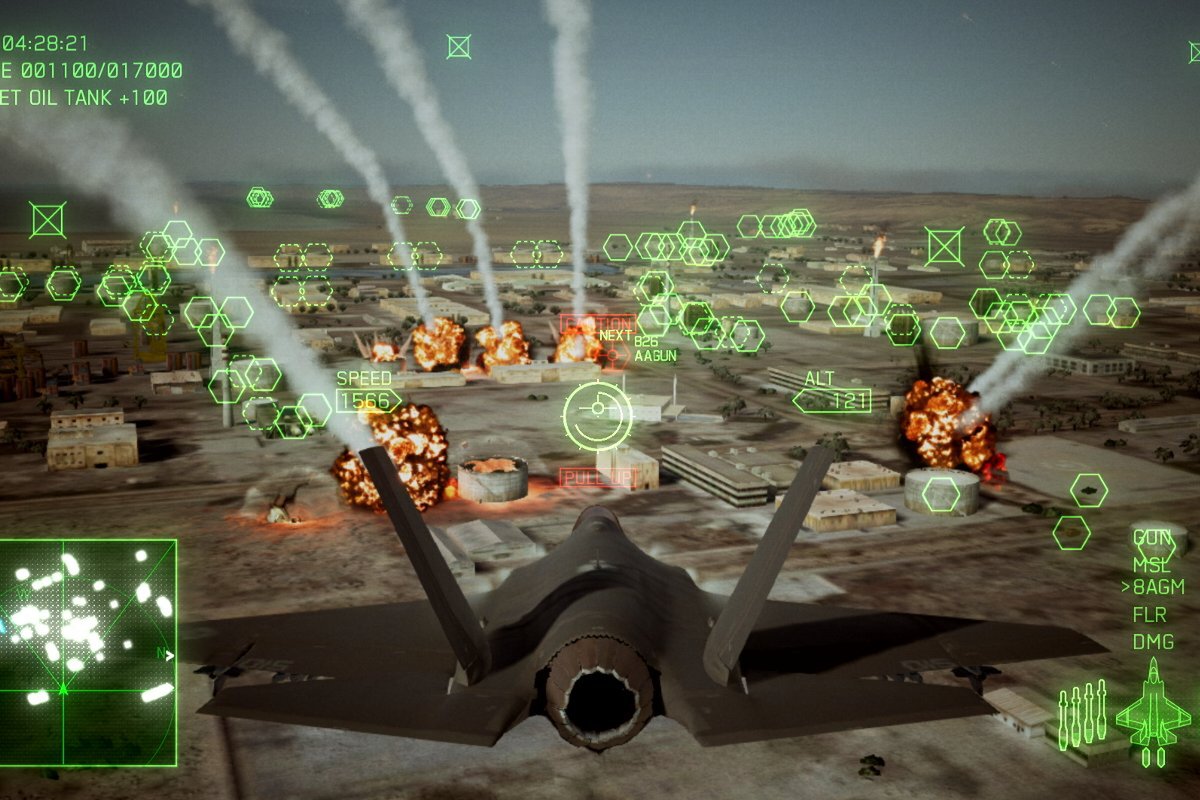Screen dimensions: 1200x800
Task: Click the missile stock icons
Action: (1082, 712)
